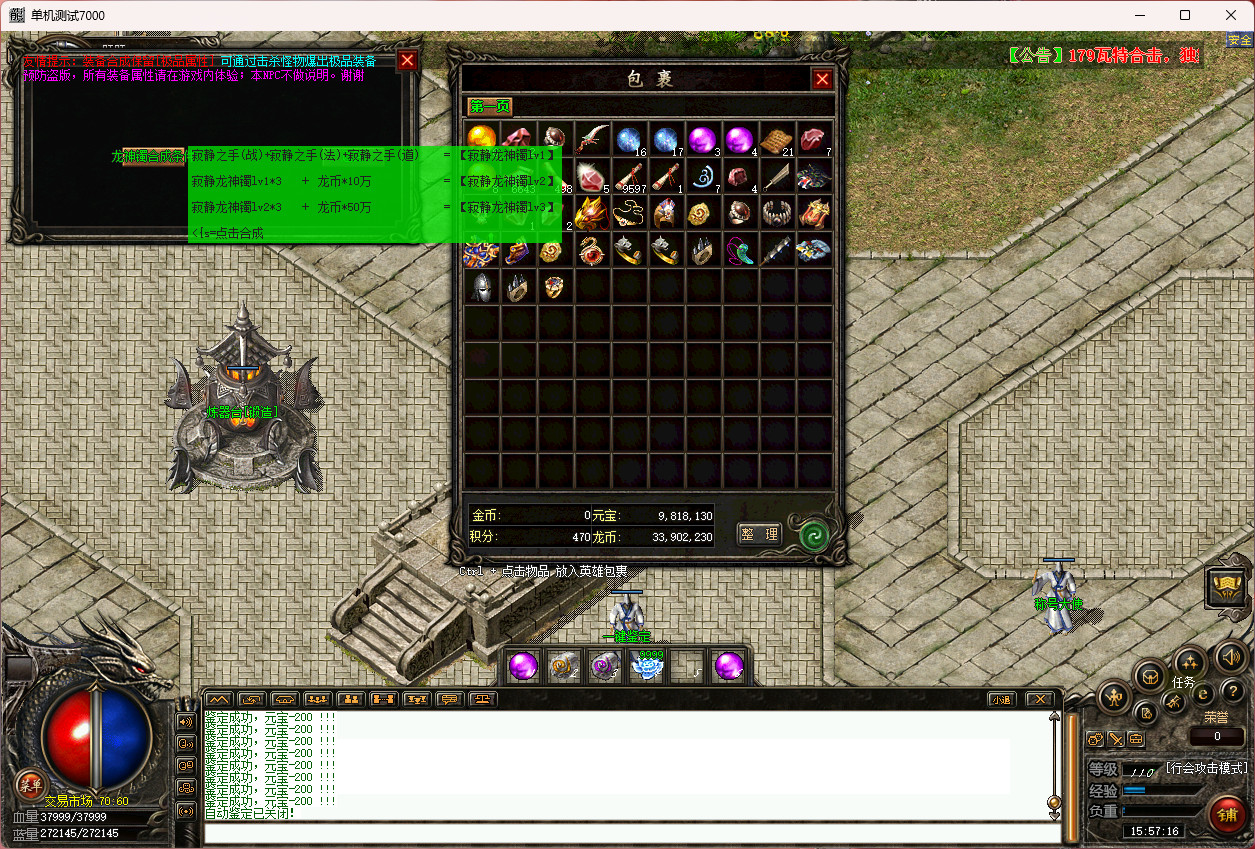This screenshot has height=849, width=1255.
Task: Close the 包裹 bag window
Action: [822, 80]
